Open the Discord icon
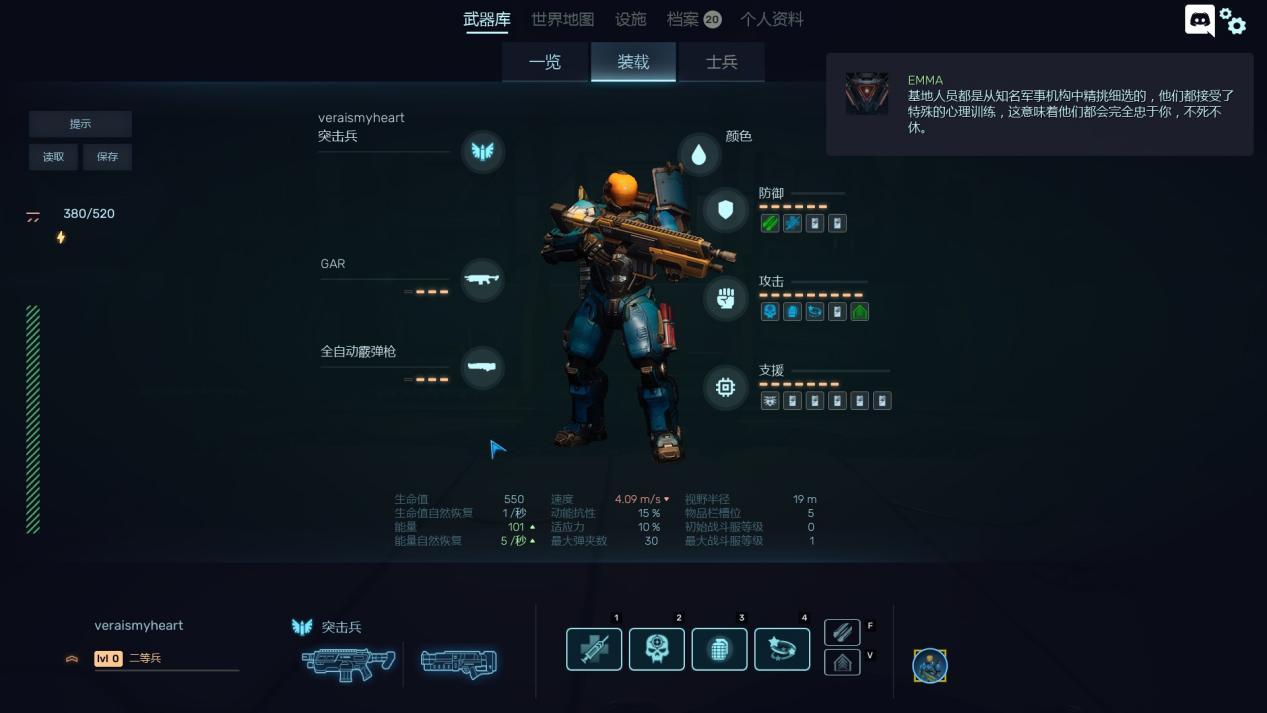 pyautogui.click(x=1199, y=20)
